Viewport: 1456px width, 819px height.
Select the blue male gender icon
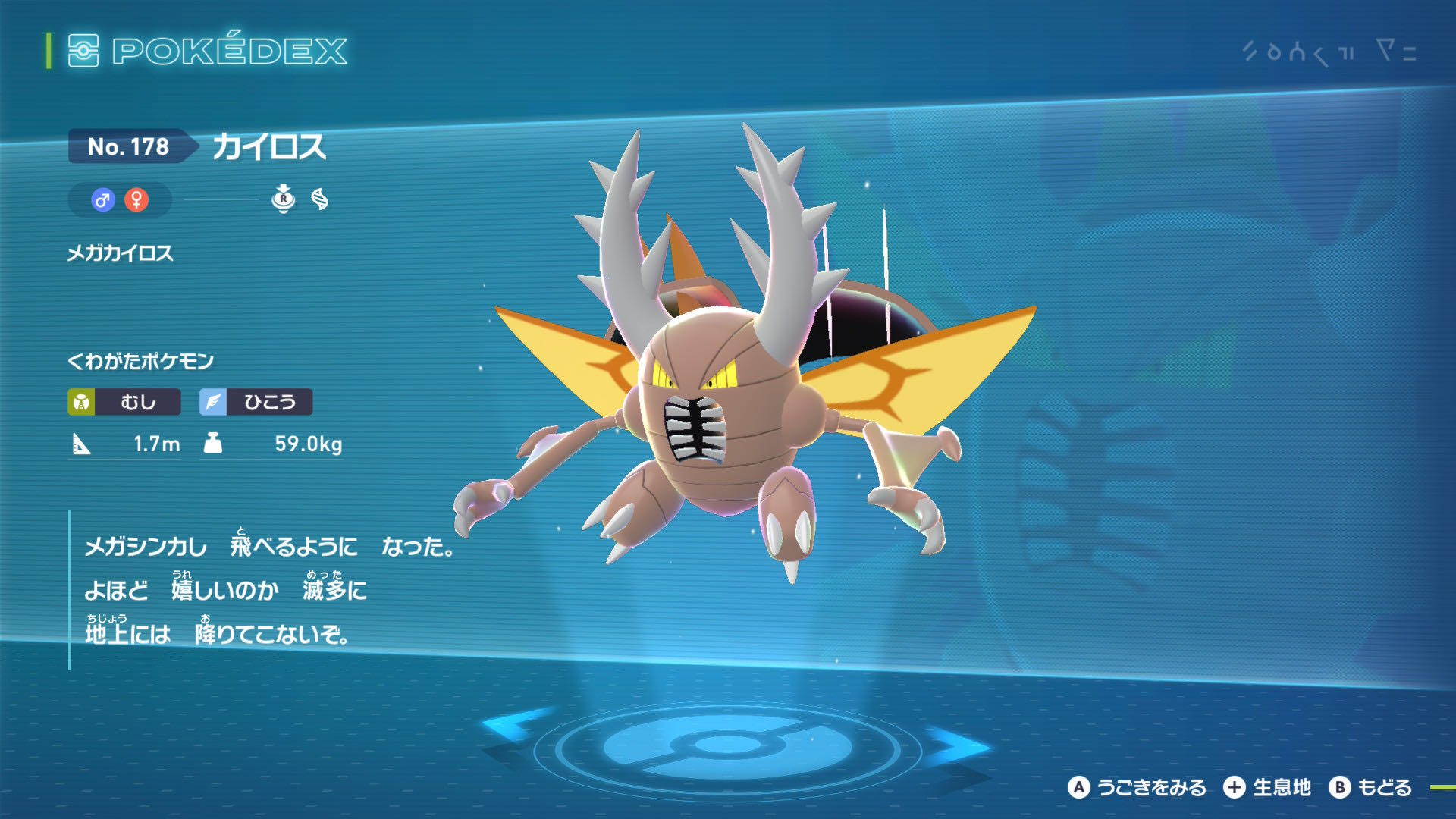pos(103,200)
